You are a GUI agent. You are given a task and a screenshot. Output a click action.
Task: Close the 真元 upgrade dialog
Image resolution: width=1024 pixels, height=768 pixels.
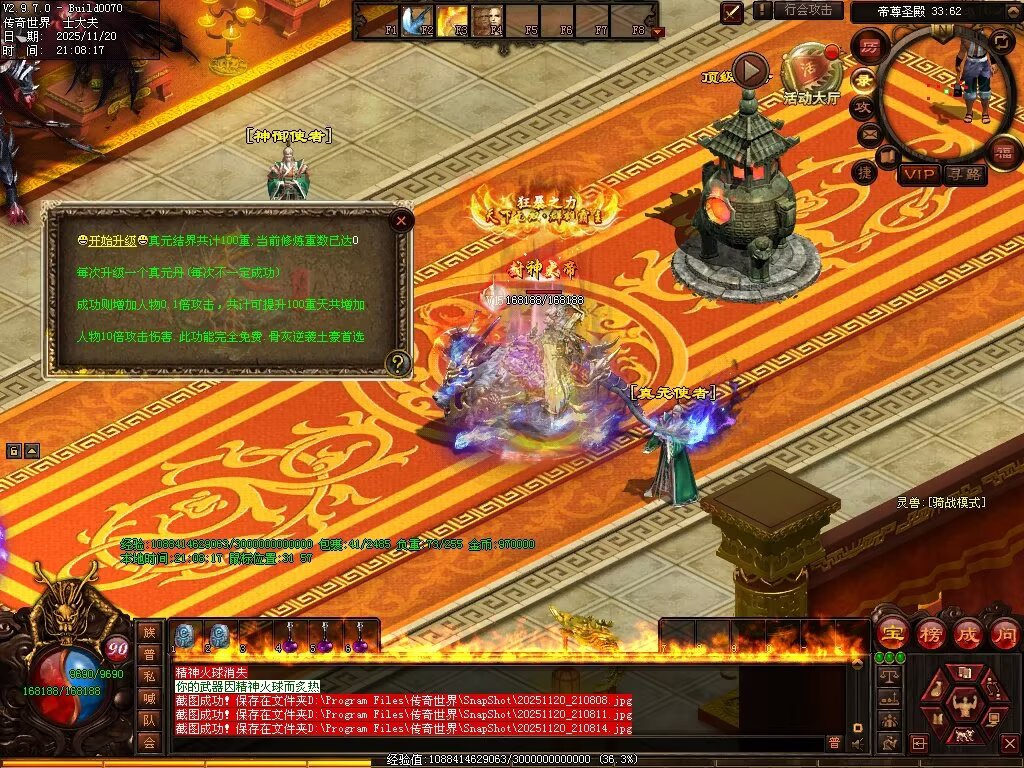pos(401,219)
